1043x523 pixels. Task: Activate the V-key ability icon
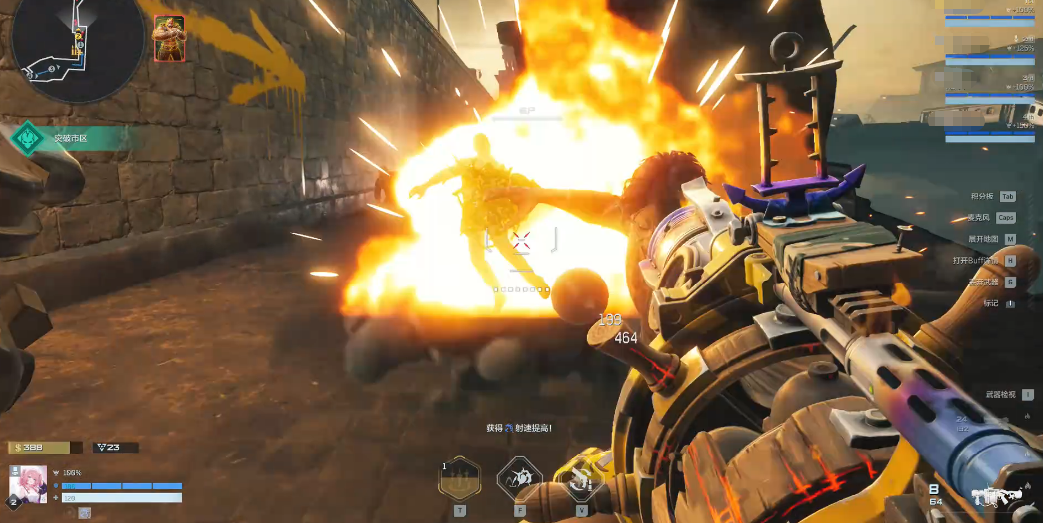581,479
